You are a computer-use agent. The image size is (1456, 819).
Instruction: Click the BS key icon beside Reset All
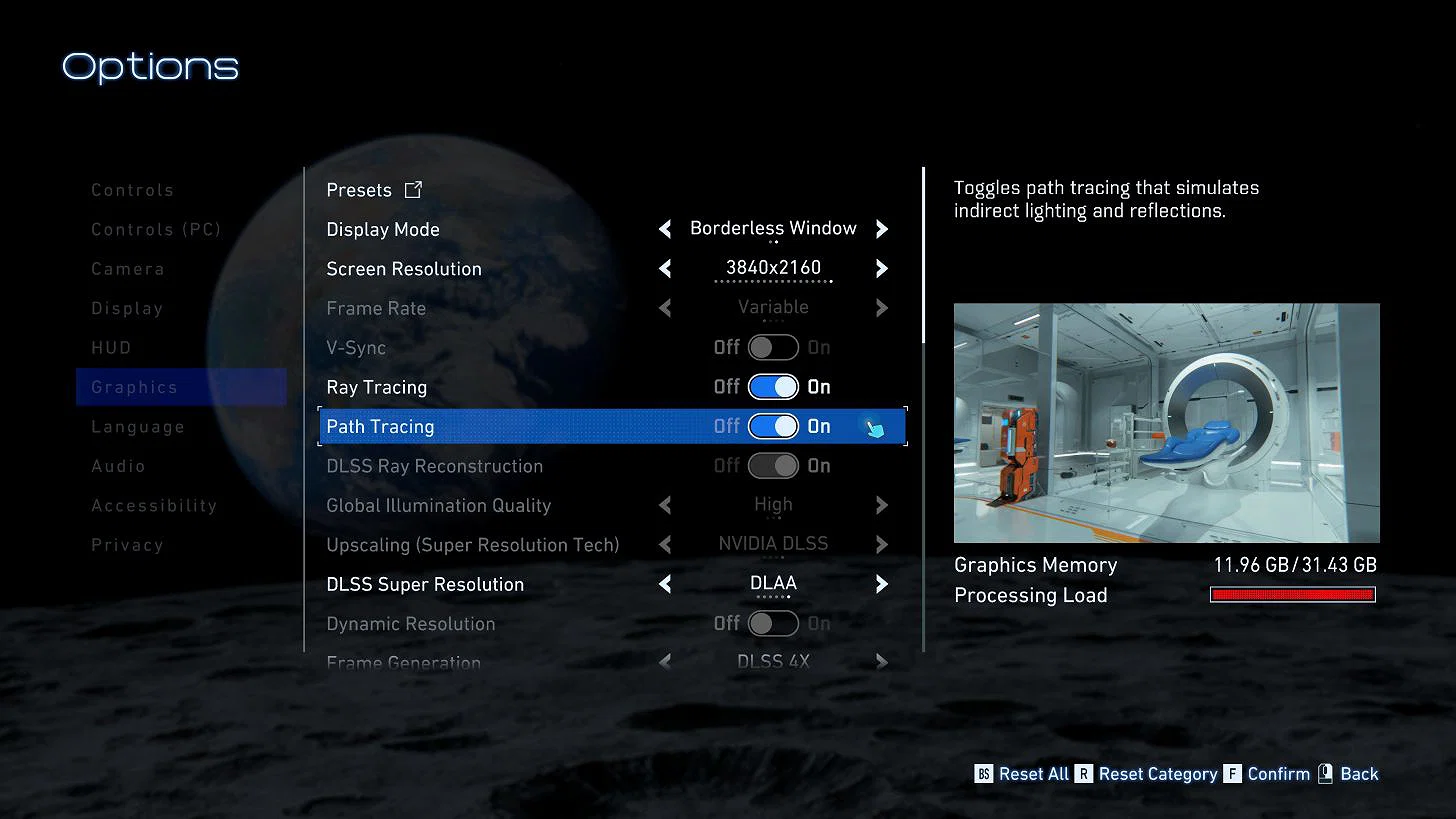pyautogui.click(x=984, y=773)
